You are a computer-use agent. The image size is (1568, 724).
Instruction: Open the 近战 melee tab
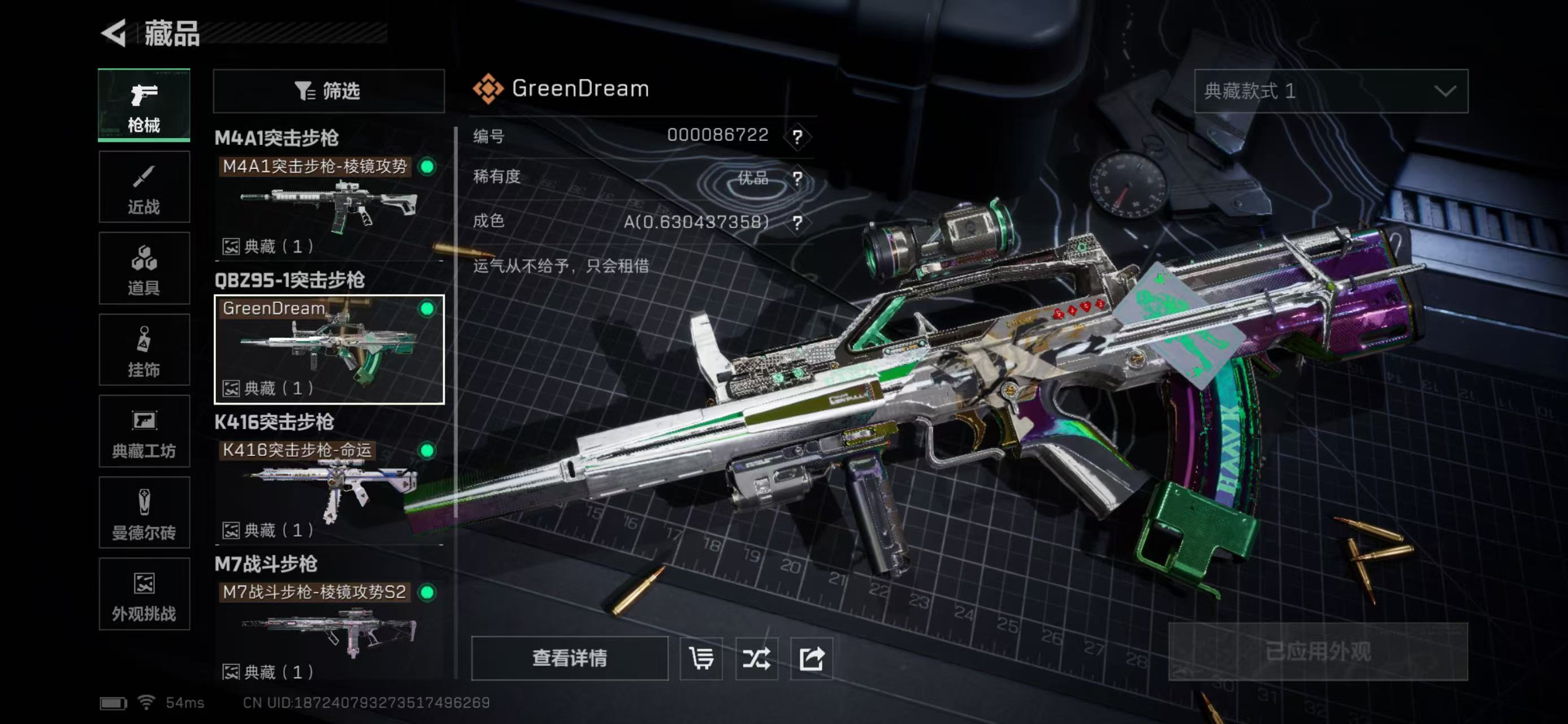click(x=144, y=187)
